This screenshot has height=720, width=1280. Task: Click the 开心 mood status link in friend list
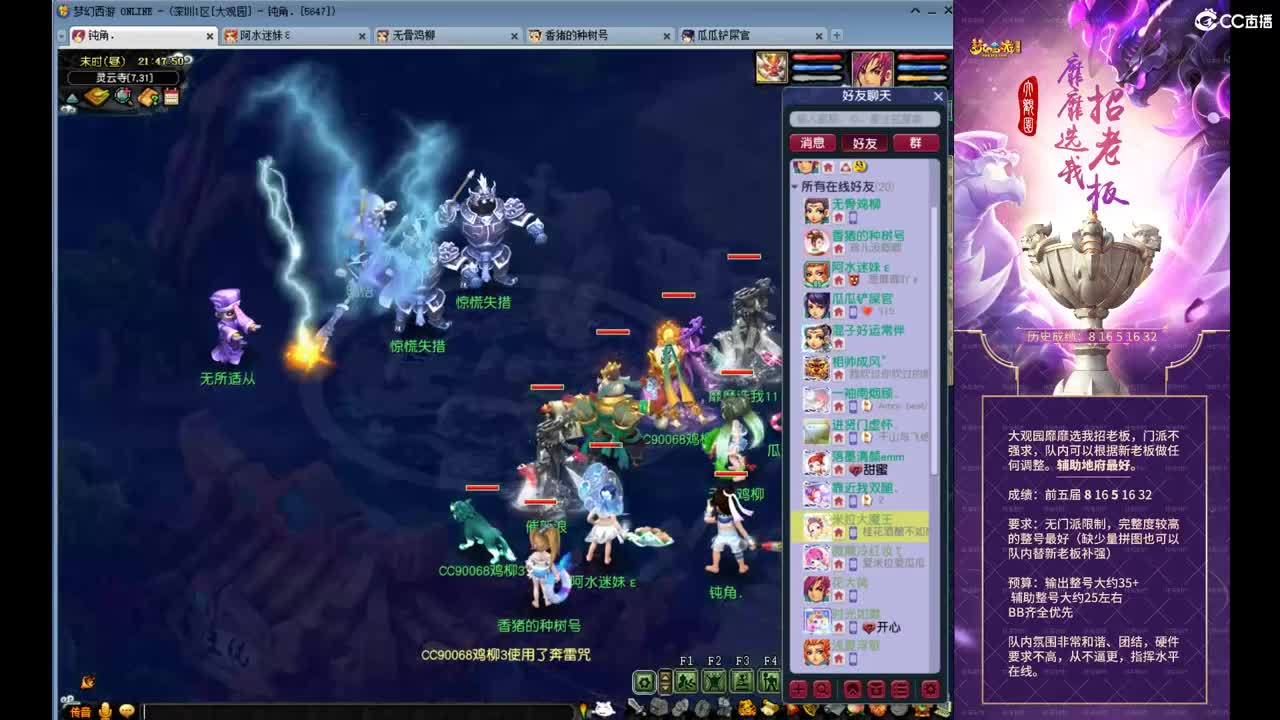point(887,627)
